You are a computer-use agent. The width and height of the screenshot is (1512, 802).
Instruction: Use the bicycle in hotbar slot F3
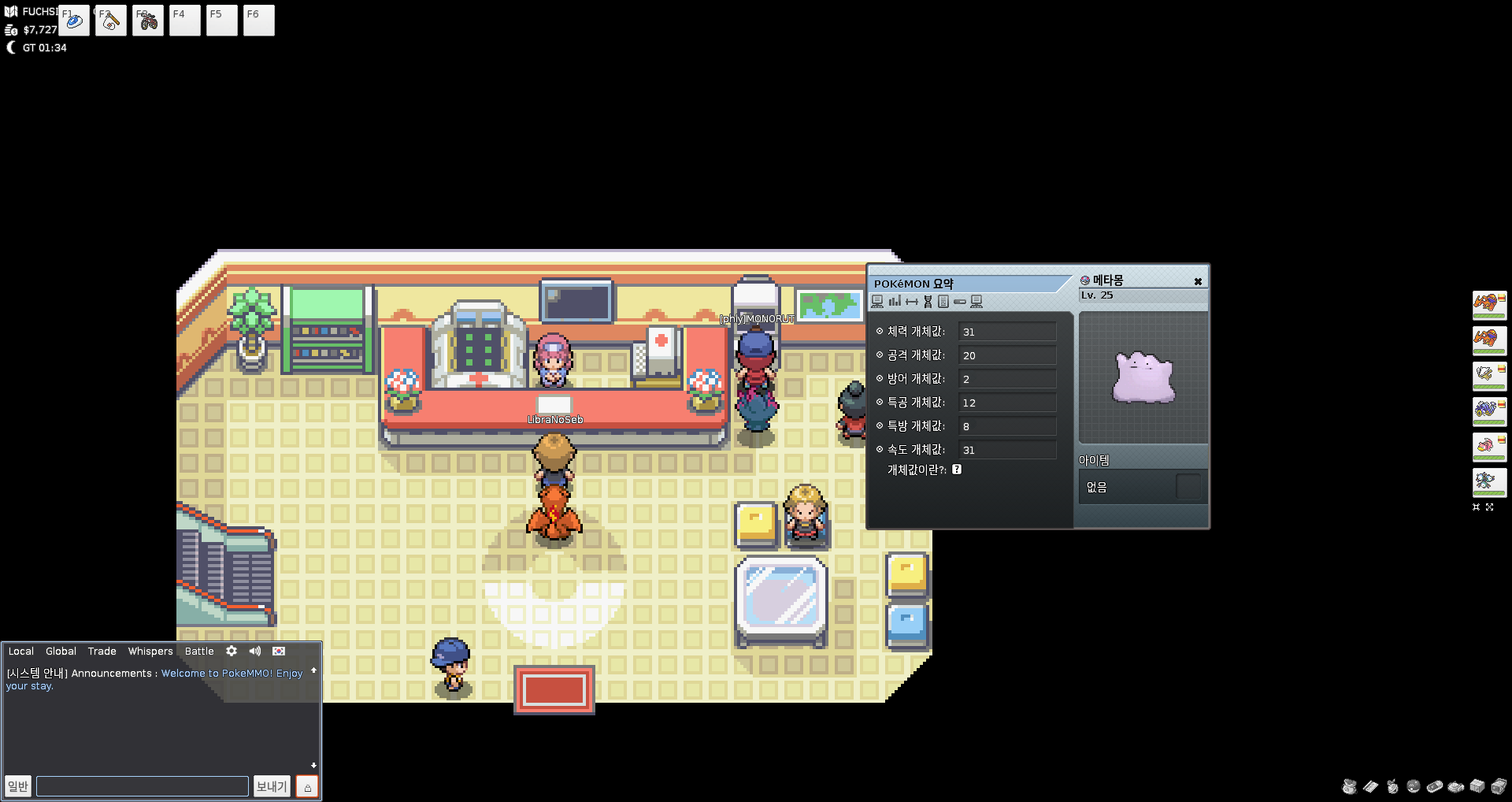coord(148,20)
